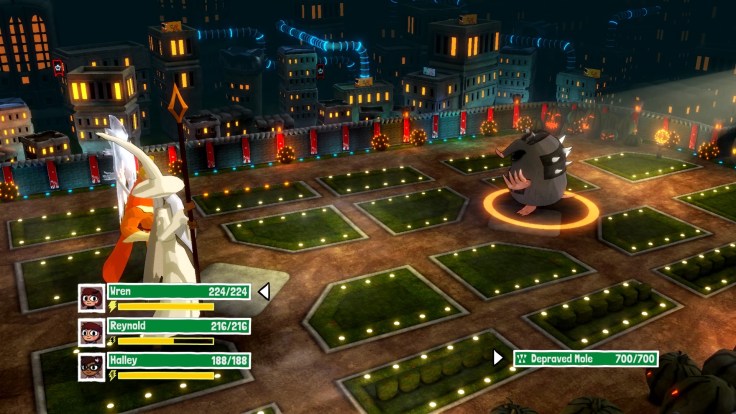Click Reynold's character portrait

pyautogui.click(x=92, y=332)
